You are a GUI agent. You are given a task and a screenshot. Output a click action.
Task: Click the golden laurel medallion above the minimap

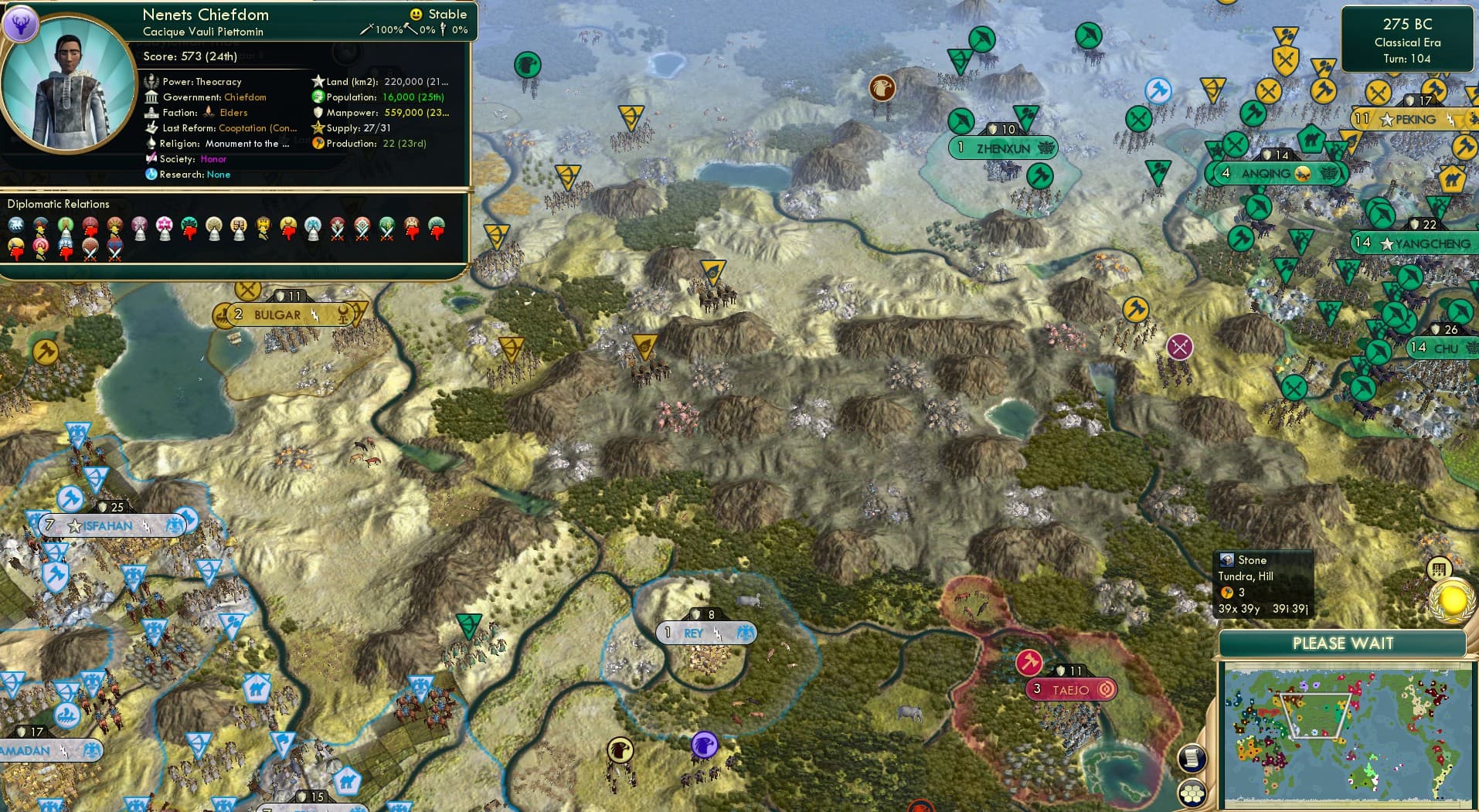coord(1451,601)
